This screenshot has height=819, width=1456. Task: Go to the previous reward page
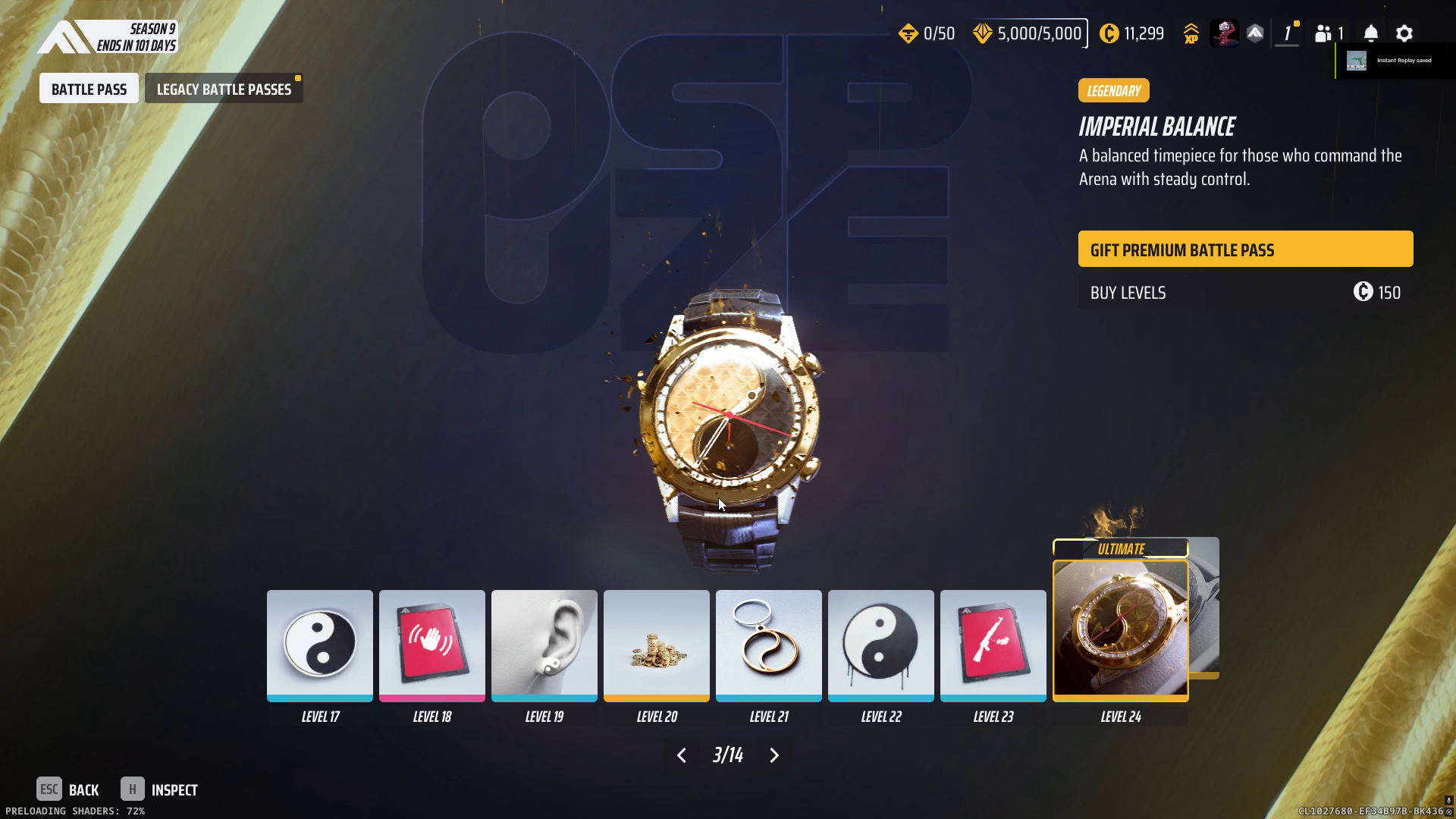pyautogui.click(x=681, y=755)
